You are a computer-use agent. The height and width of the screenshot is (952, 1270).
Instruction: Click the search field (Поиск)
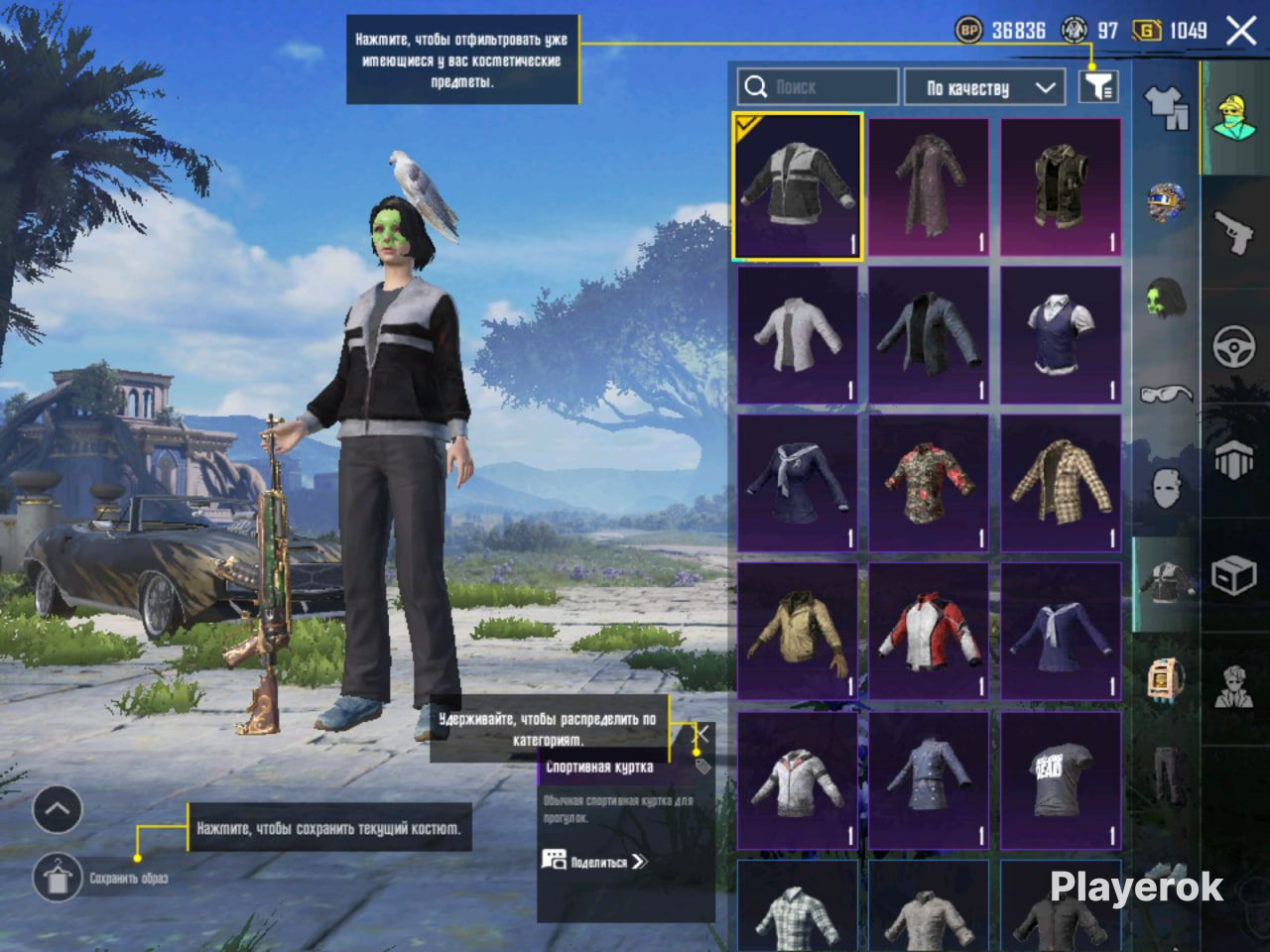(819, 87)
